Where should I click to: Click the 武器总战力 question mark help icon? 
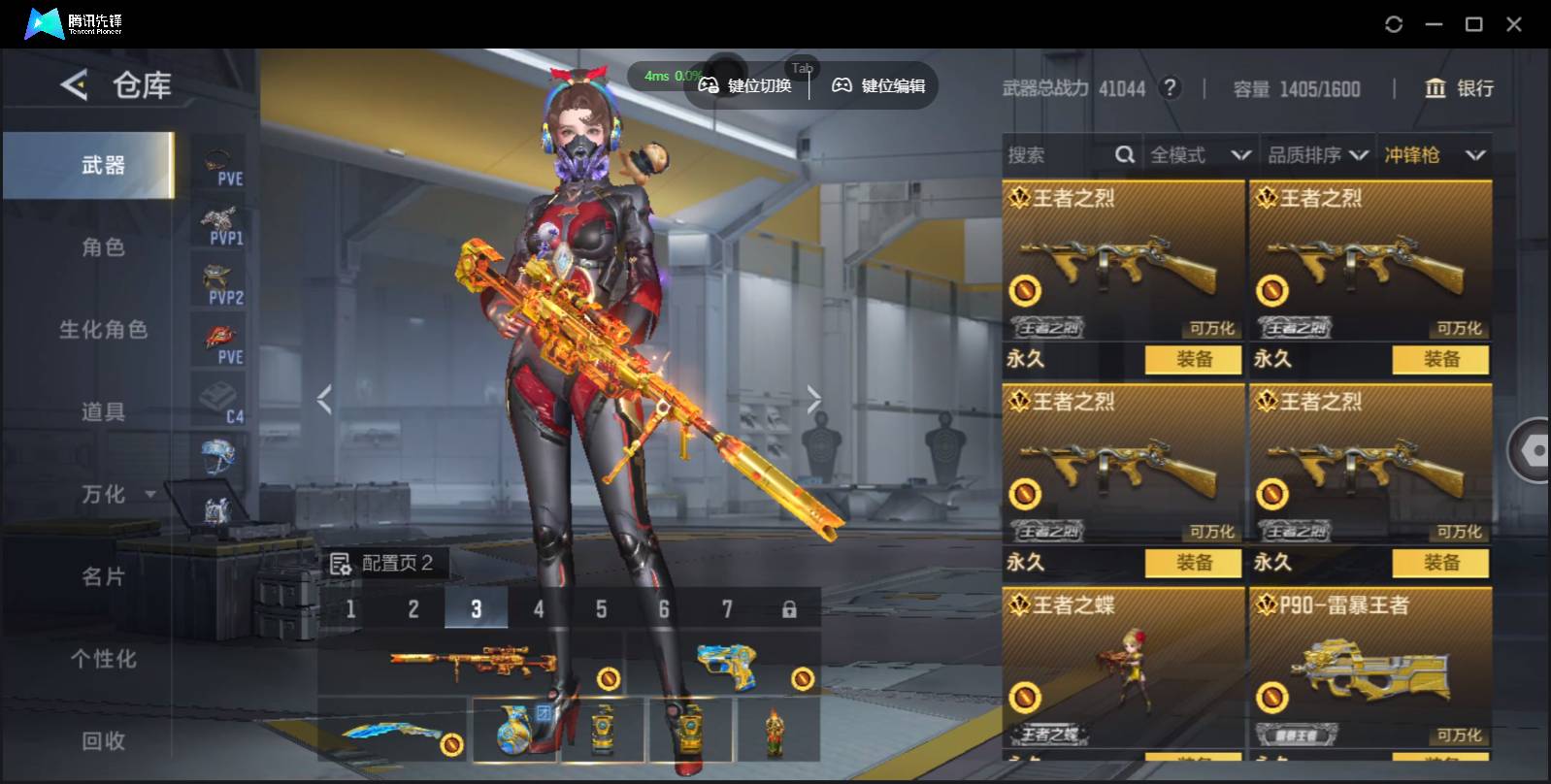1171,88
